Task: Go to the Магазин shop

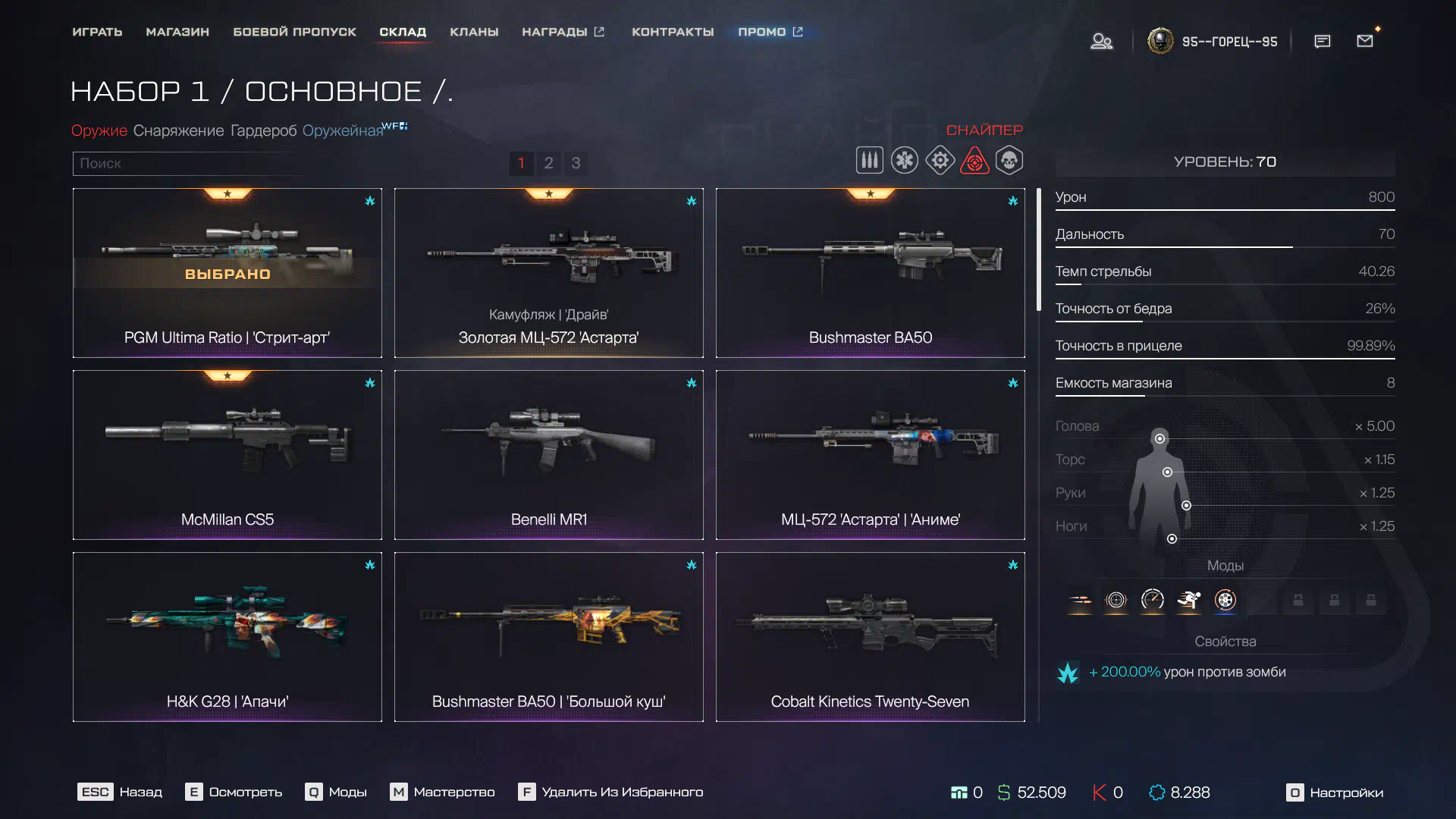Action: click(x=177, y=32)
